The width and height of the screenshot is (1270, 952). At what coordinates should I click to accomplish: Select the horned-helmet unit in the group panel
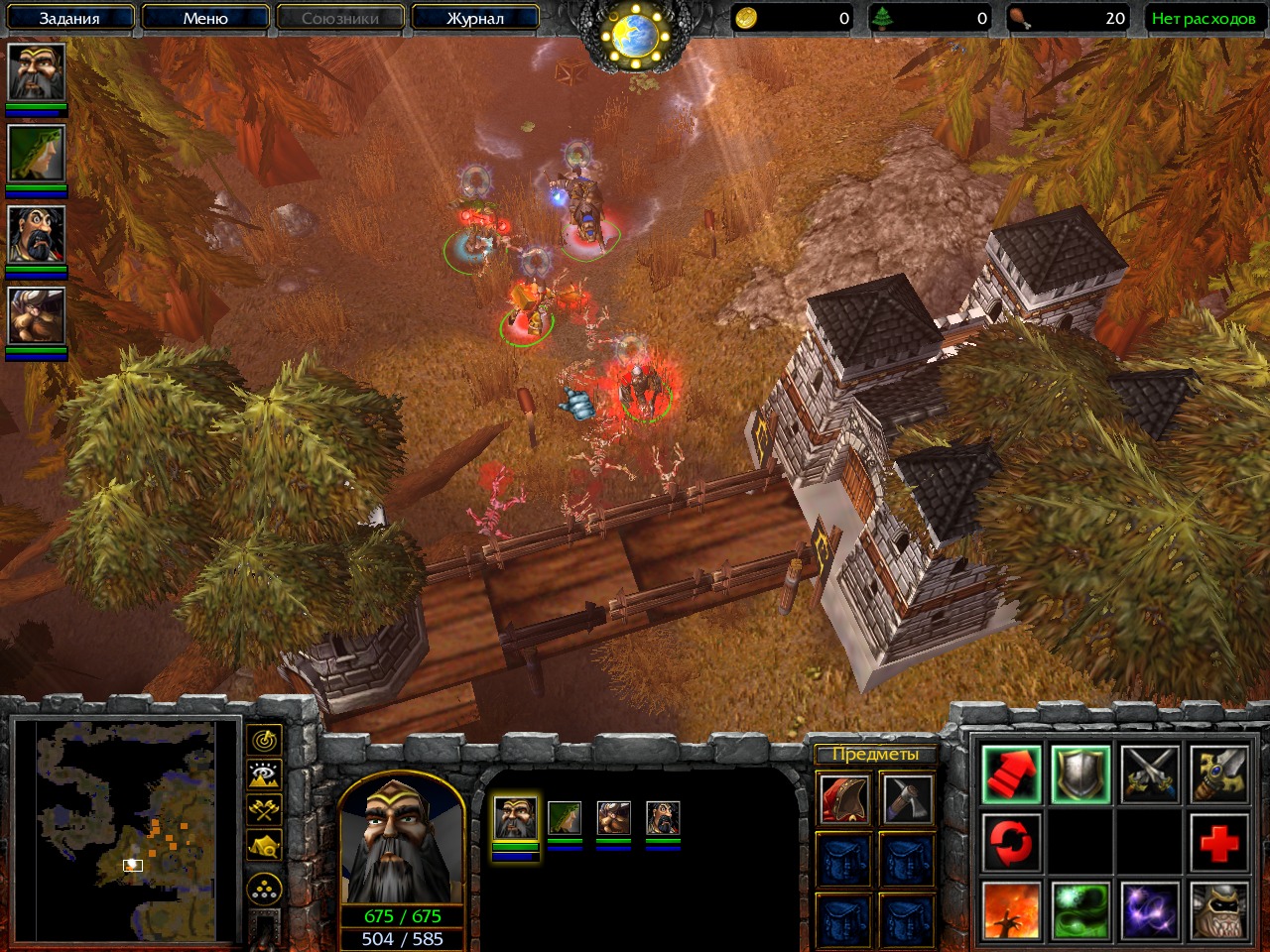click(x=613, y=819)
